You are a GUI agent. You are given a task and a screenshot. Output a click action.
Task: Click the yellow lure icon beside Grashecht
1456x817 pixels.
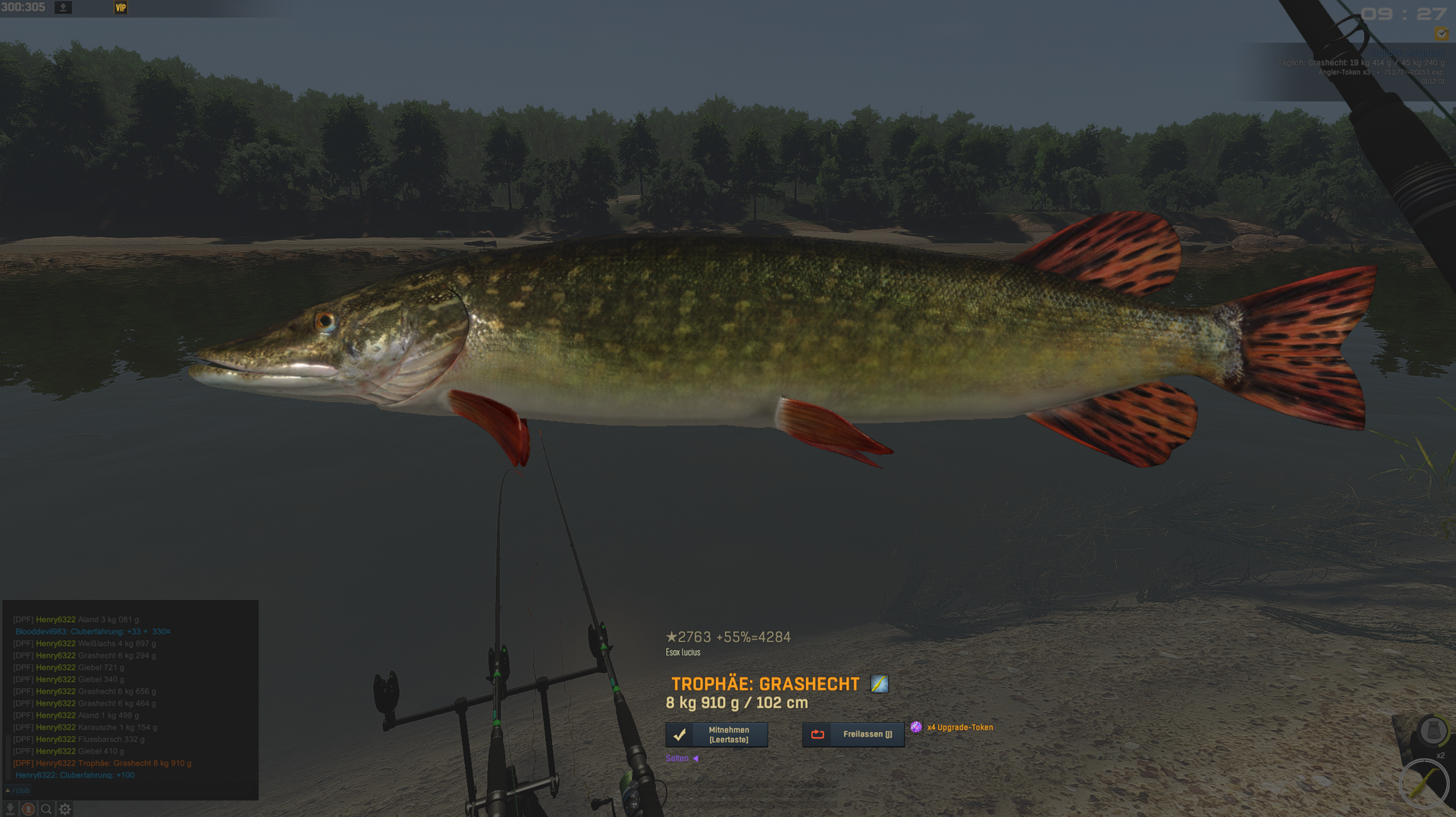[879, 684]
